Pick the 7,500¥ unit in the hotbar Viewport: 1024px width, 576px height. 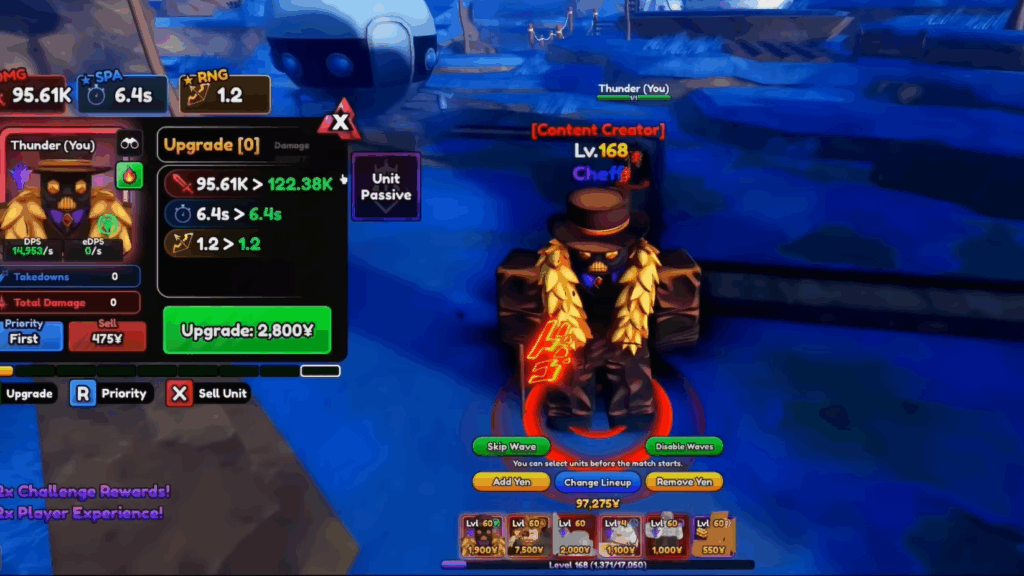527,536
